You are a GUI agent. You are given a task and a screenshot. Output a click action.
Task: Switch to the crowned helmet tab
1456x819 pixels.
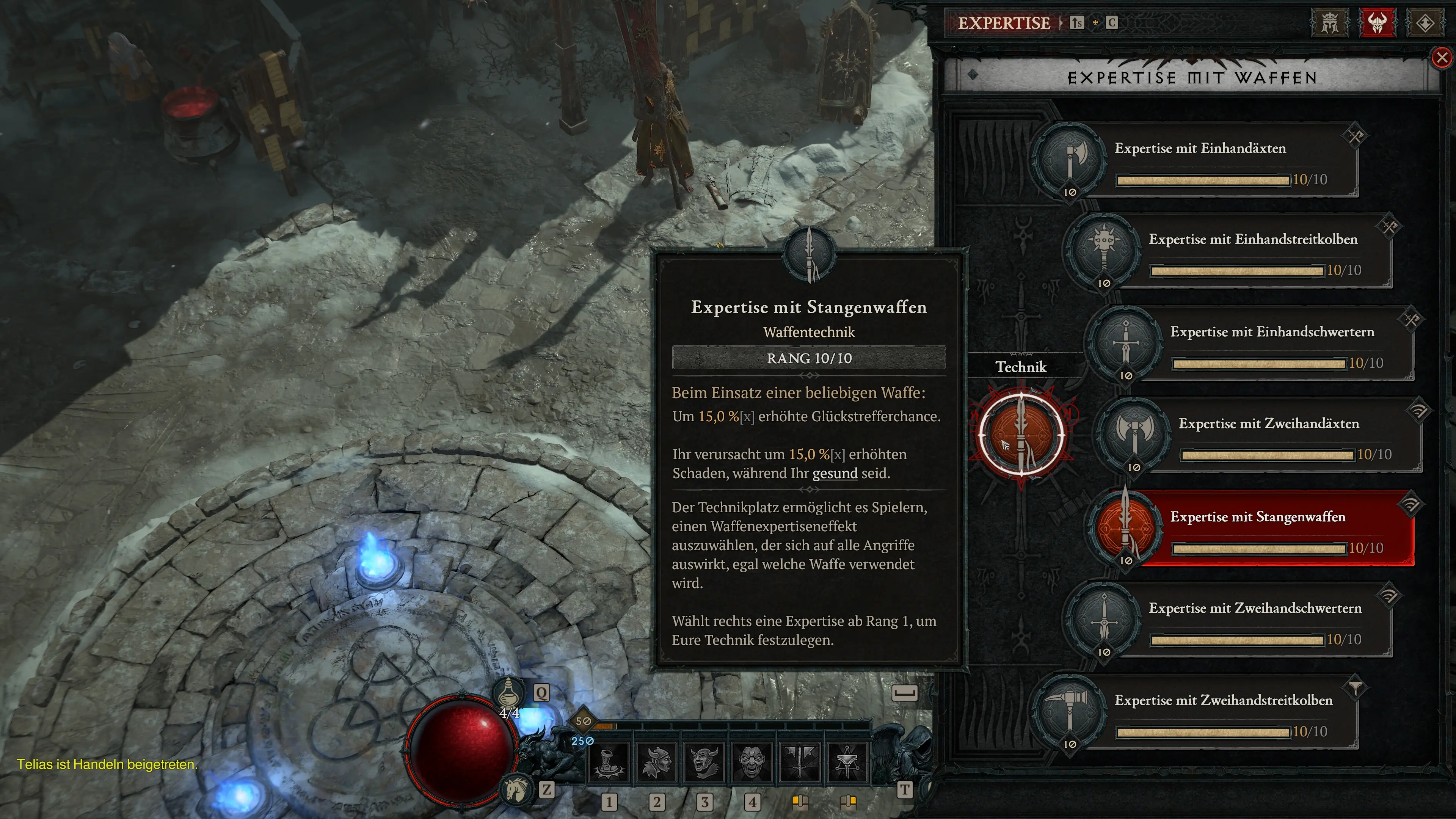[1329, 23]
